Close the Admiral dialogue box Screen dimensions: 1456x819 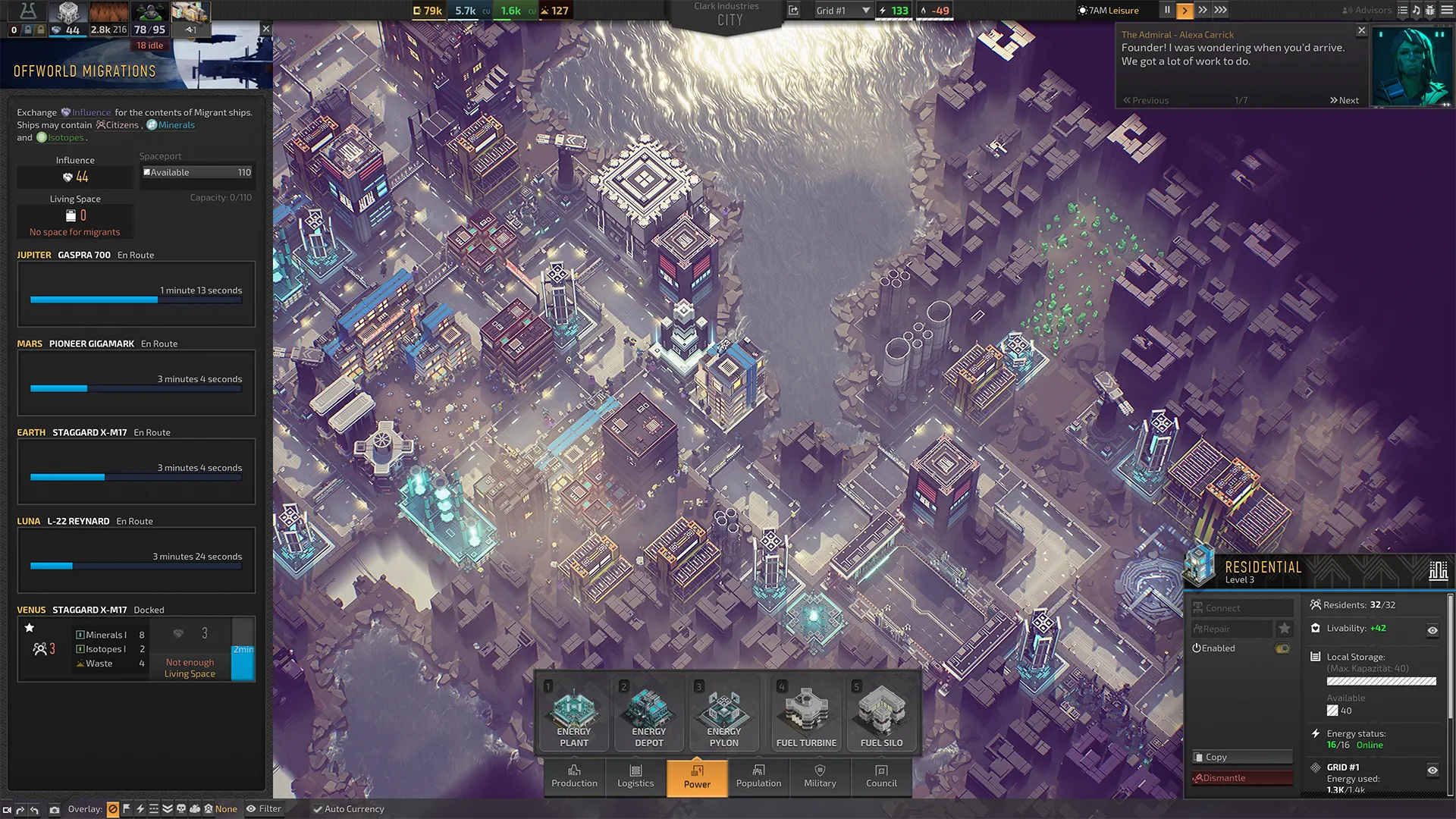tap(1361, 31)
